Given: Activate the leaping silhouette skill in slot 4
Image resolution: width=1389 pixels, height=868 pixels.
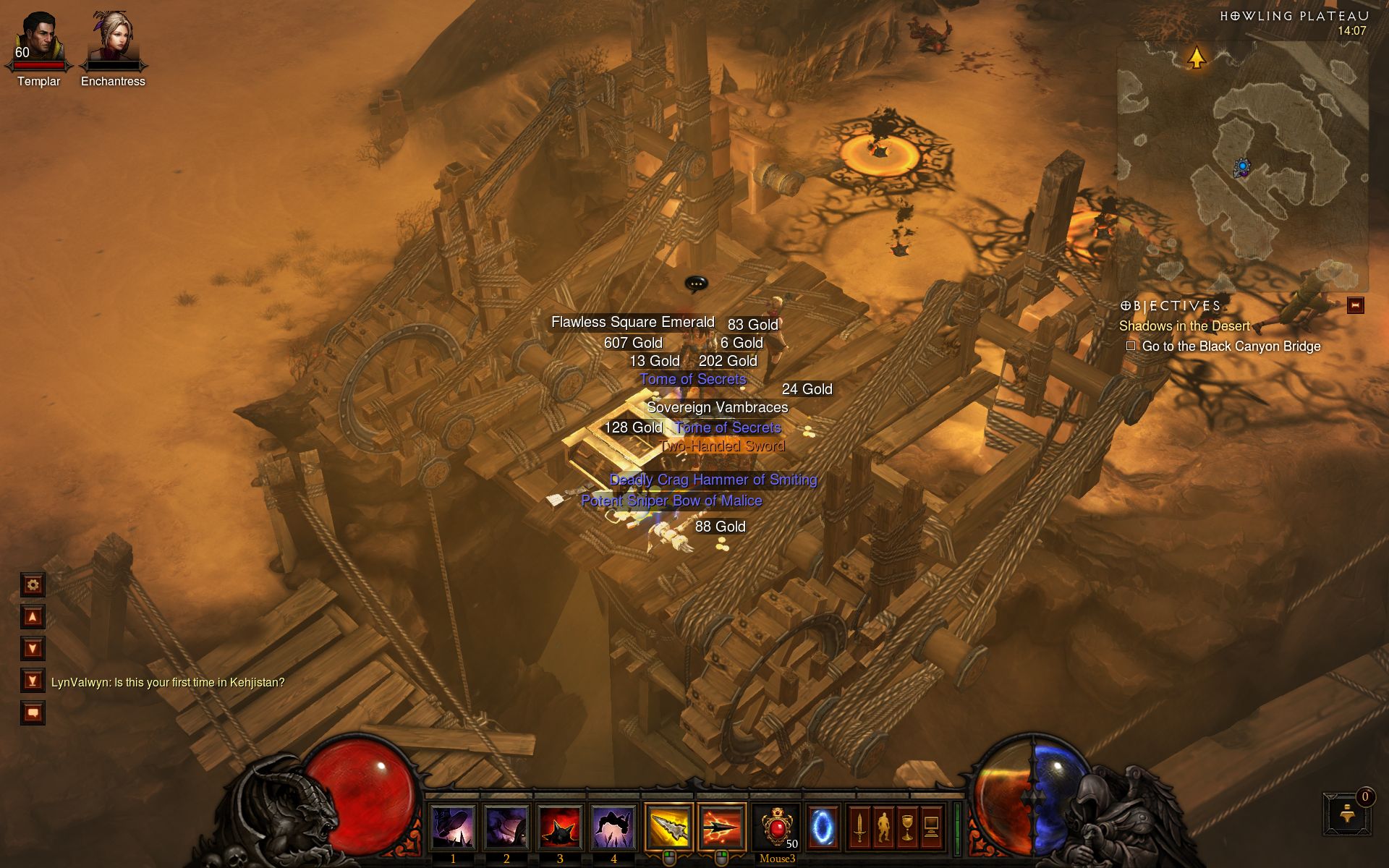Looking at the screenshot, I should [x=613, y=827].
